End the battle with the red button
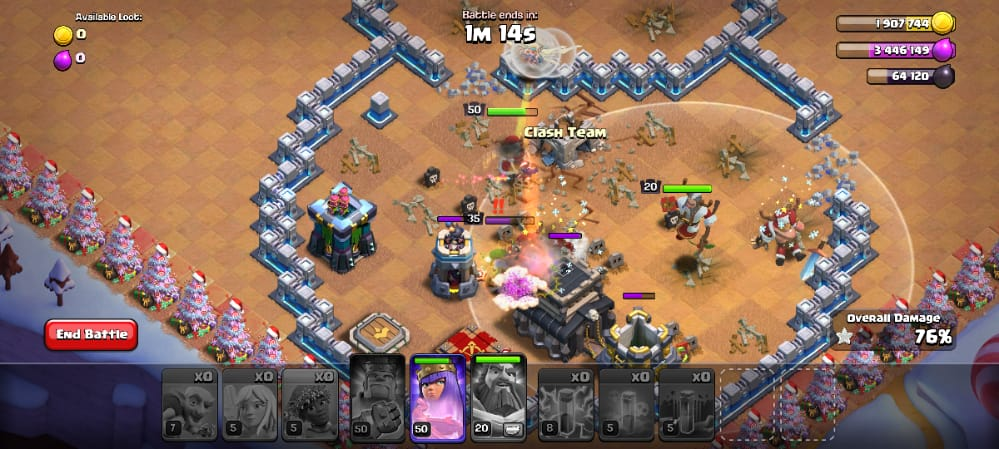This screenshot has height=449, width=999. click(91, 334)
